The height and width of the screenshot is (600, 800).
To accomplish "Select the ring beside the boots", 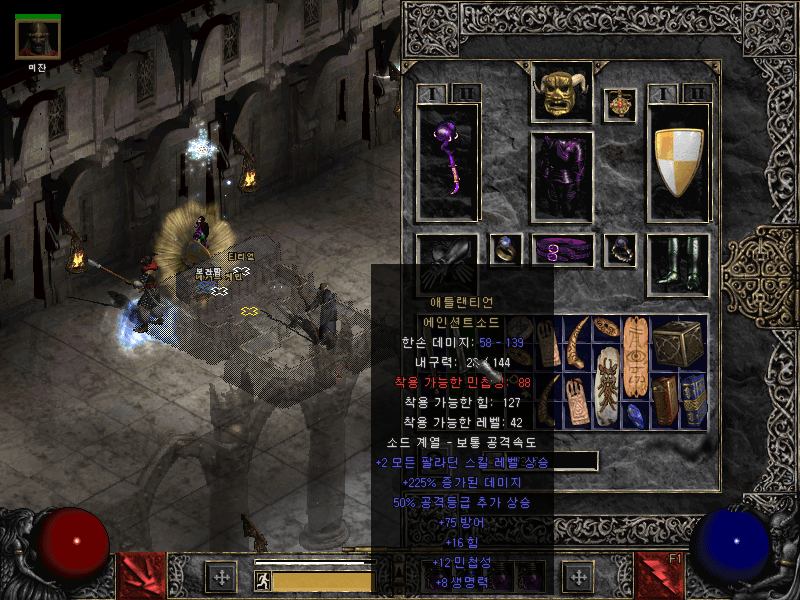I will [x=620, y=250].
